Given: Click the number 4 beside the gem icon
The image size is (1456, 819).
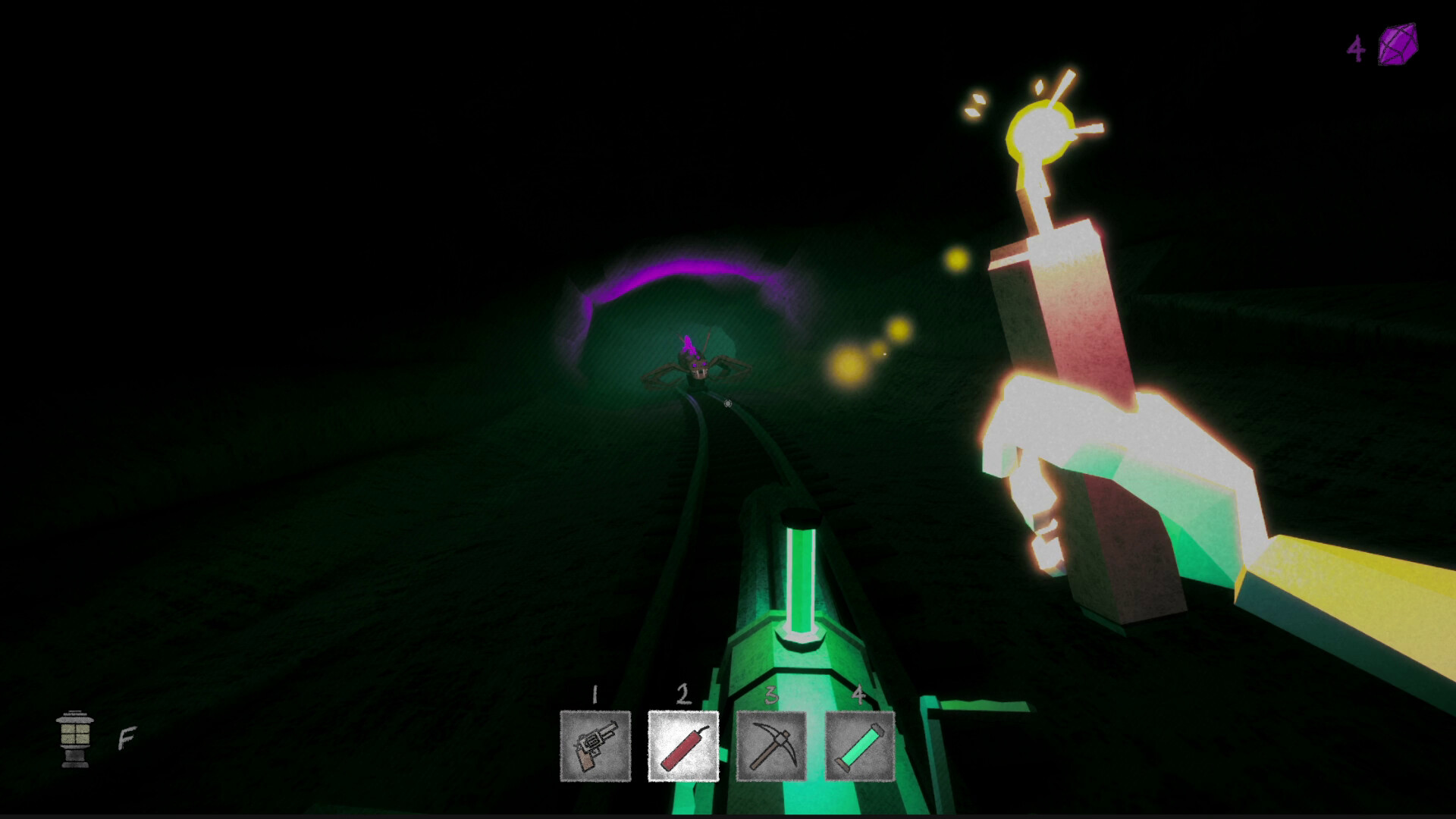Looking at the screenshot, I should [1357, 47].
